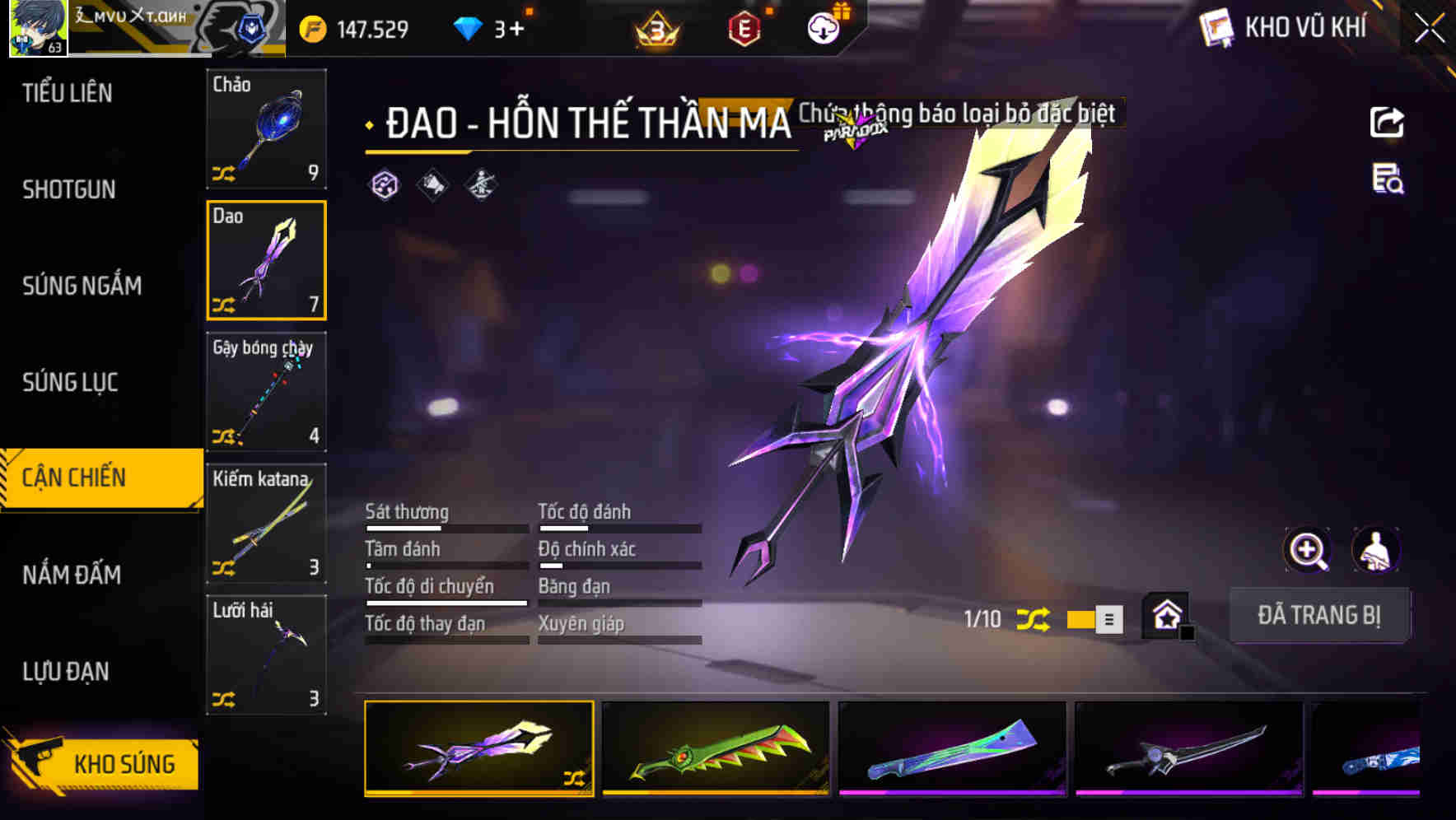Click the purple hexagon effect icon below ĐAO title
Image resolution: width=1456 pixels, height=820 pixels.
[384, 184]
